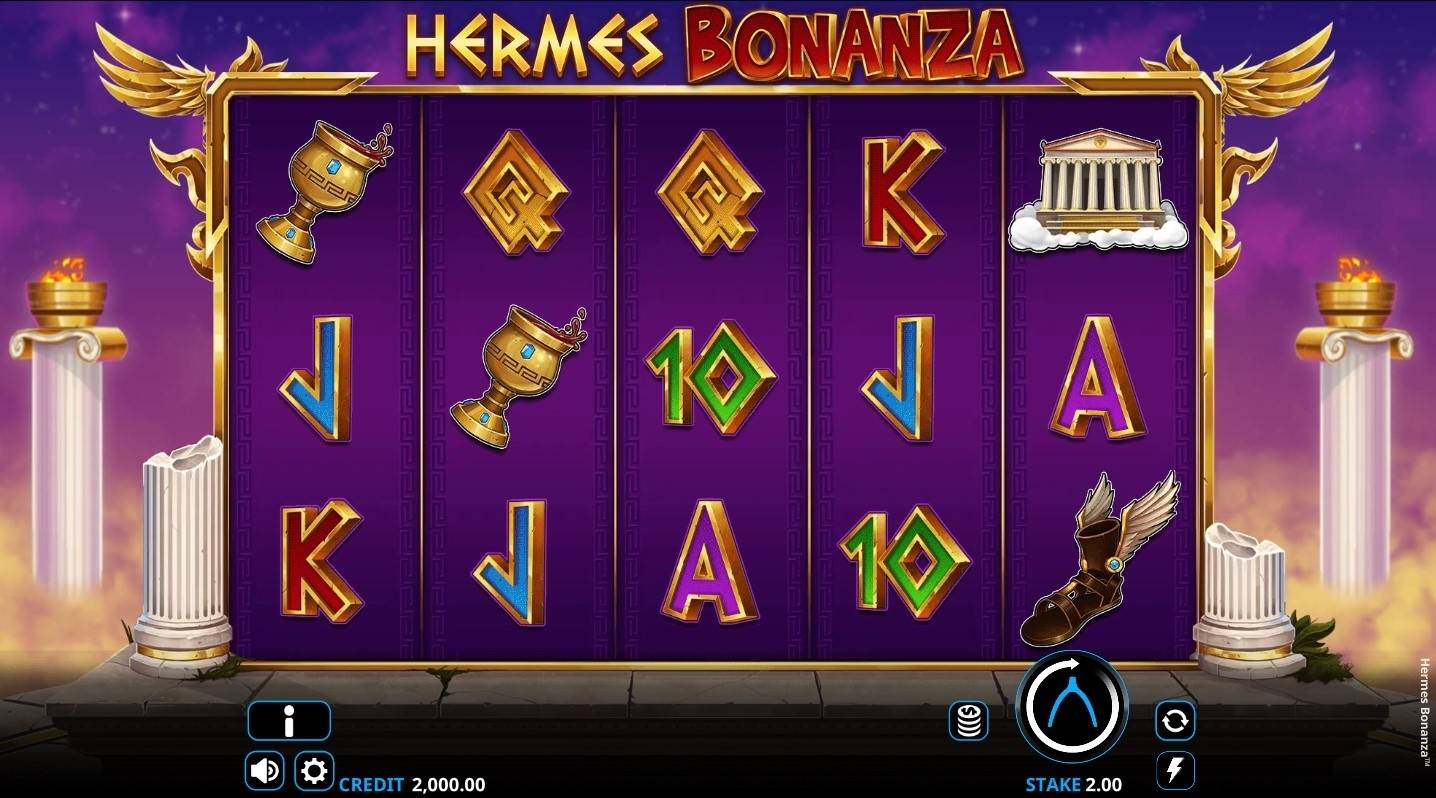Open the stake selection coin stack icon

pyautogui.click(x=967, y=720)
